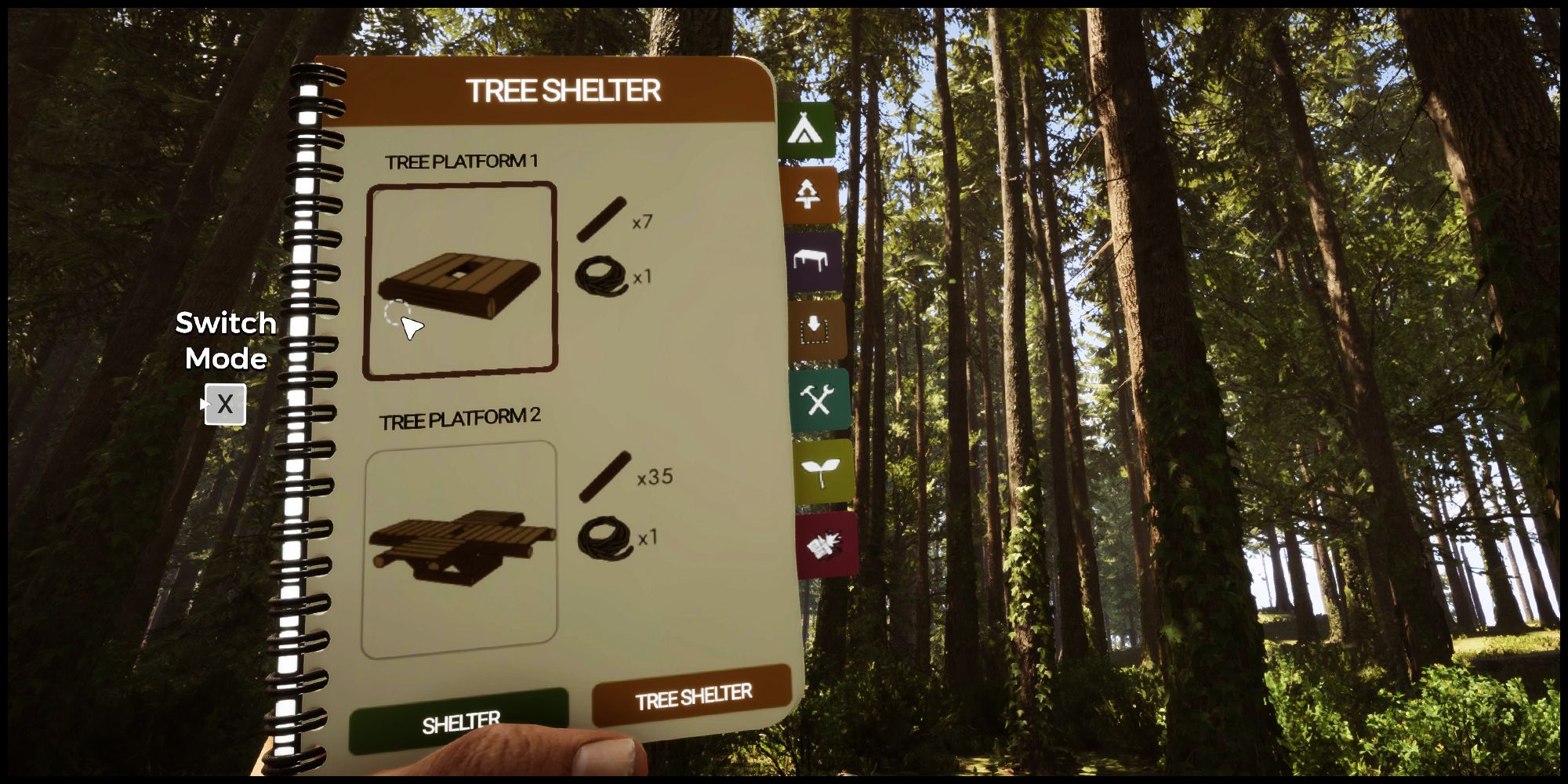Screen dimensions: 1568x784
Task: Click the TREE SHELTER page header
Action: (564, 88)
